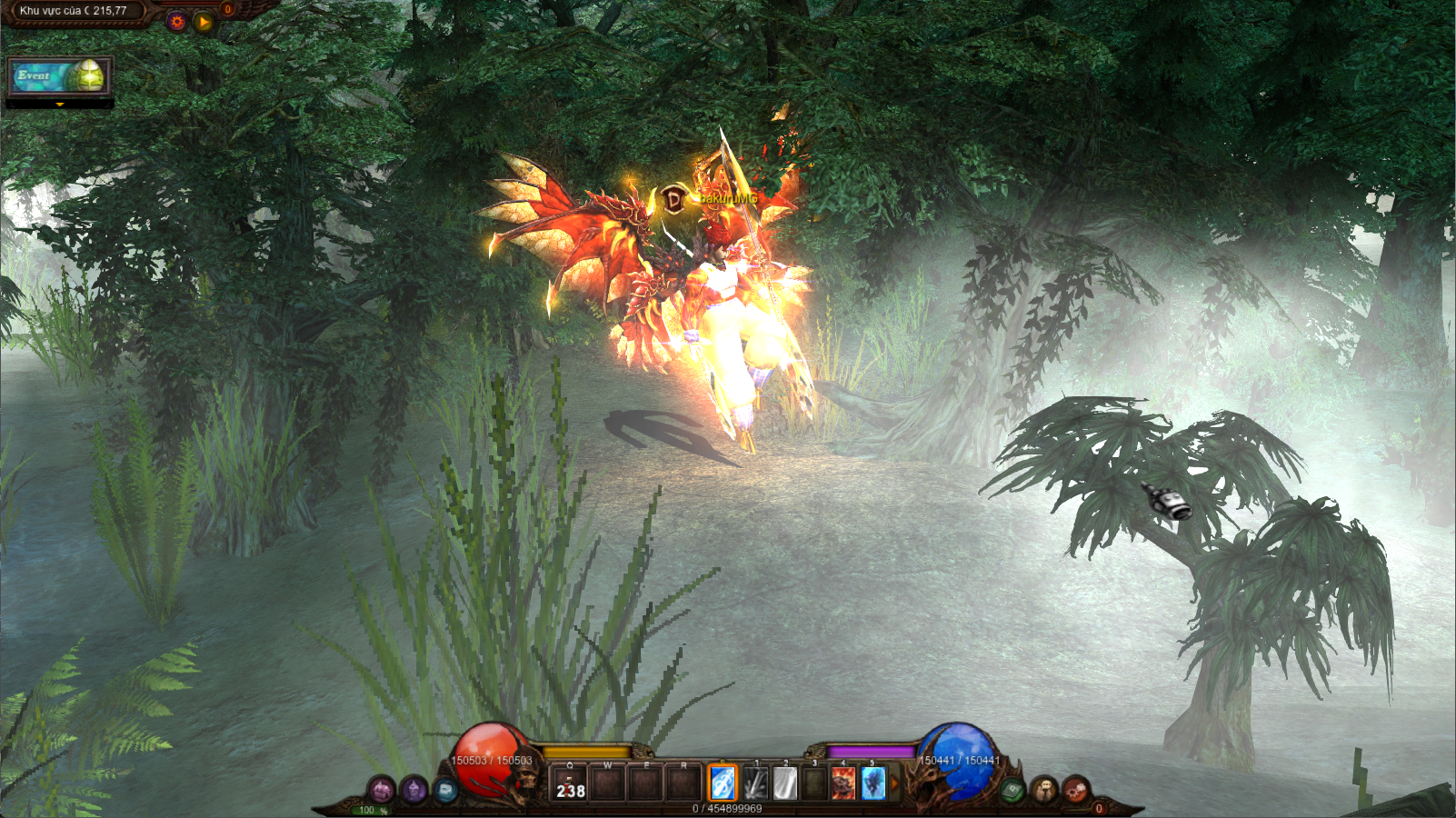The width and height of the screenshot is (1456, 818).
Task: Use the potion in the Q slot
Action: 570,783
